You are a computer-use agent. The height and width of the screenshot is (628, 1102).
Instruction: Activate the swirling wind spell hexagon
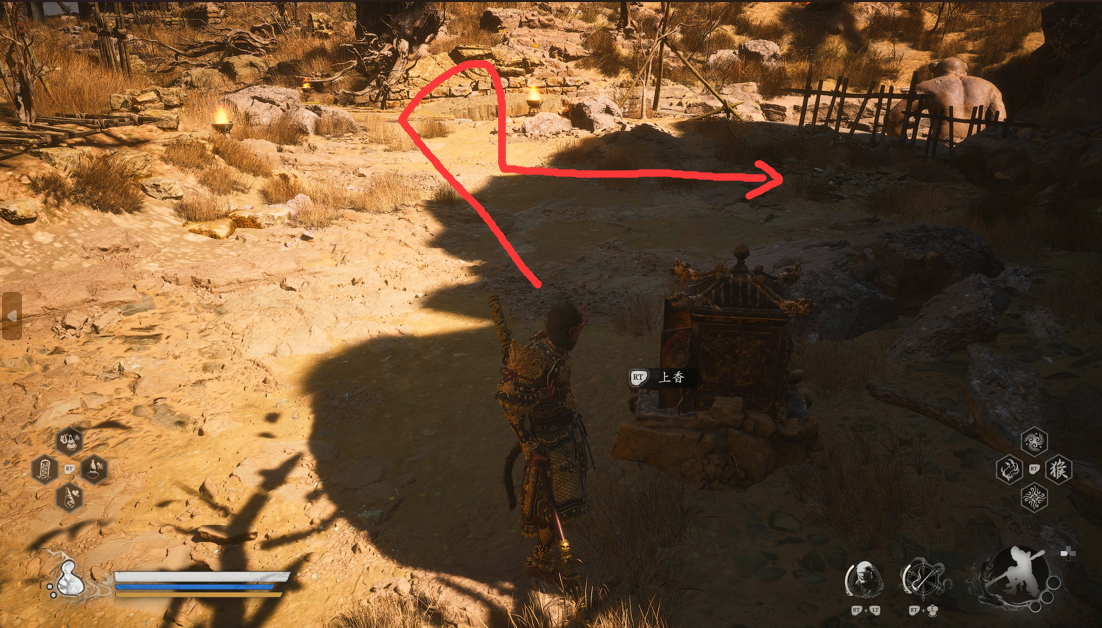click(x=1034, y=441)
